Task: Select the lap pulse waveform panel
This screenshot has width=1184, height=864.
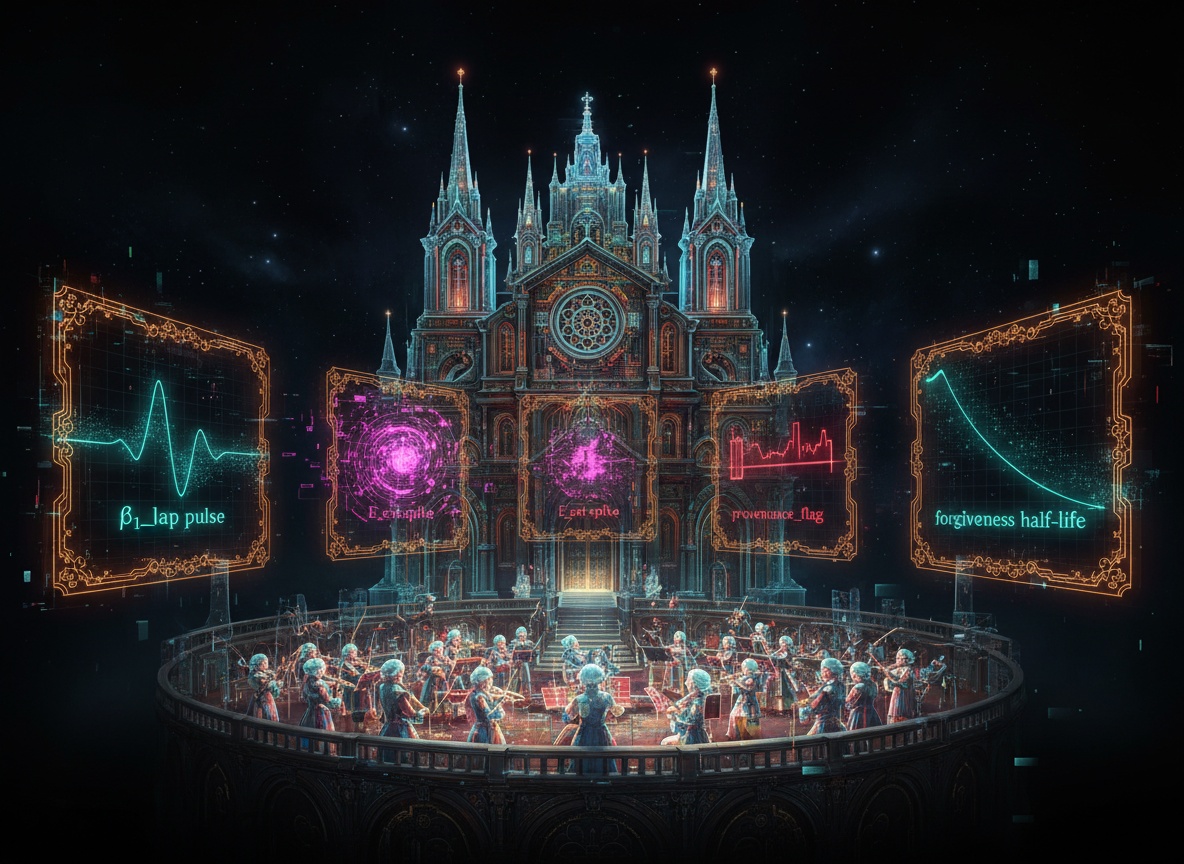Action: (161, 442)
